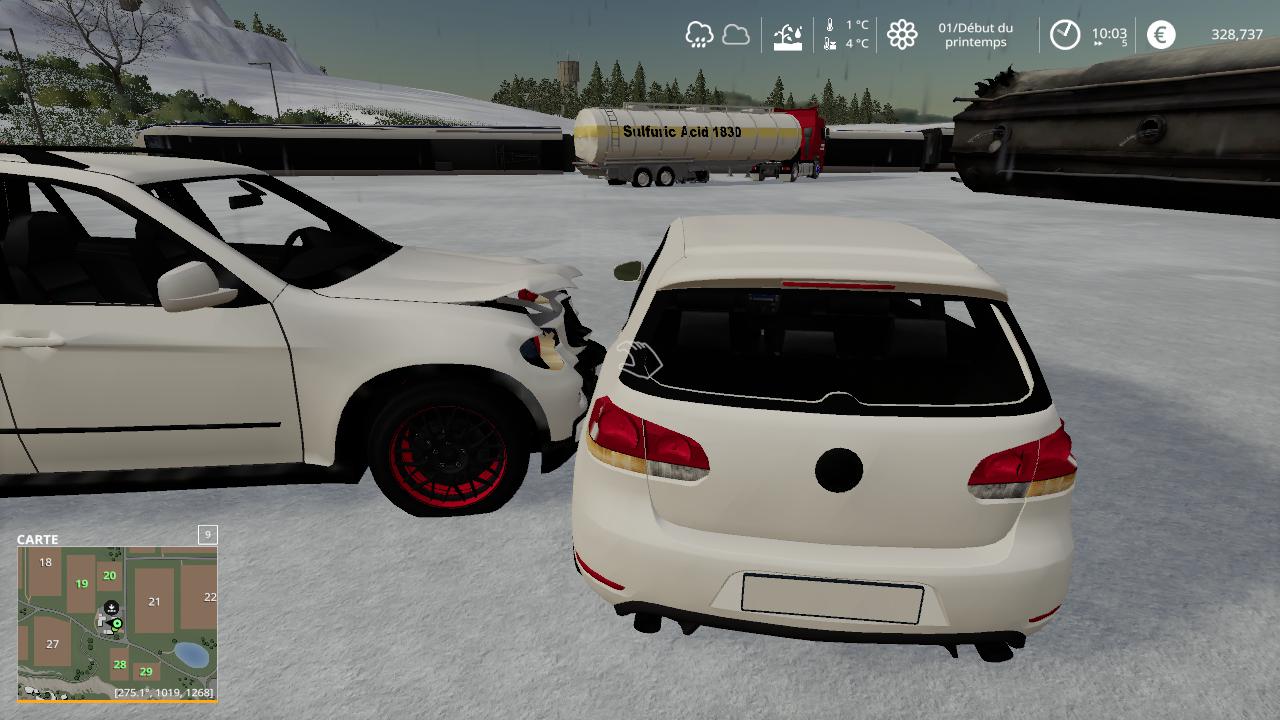Click the rain cloud weather icon

click(x=699, y=35)
